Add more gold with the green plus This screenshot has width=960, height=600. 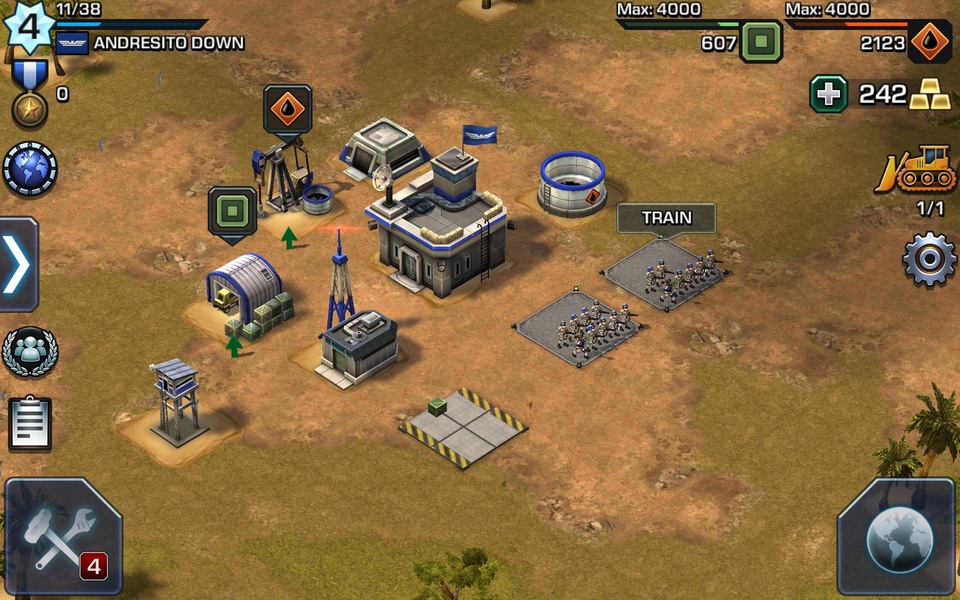(x=828, y=94)
